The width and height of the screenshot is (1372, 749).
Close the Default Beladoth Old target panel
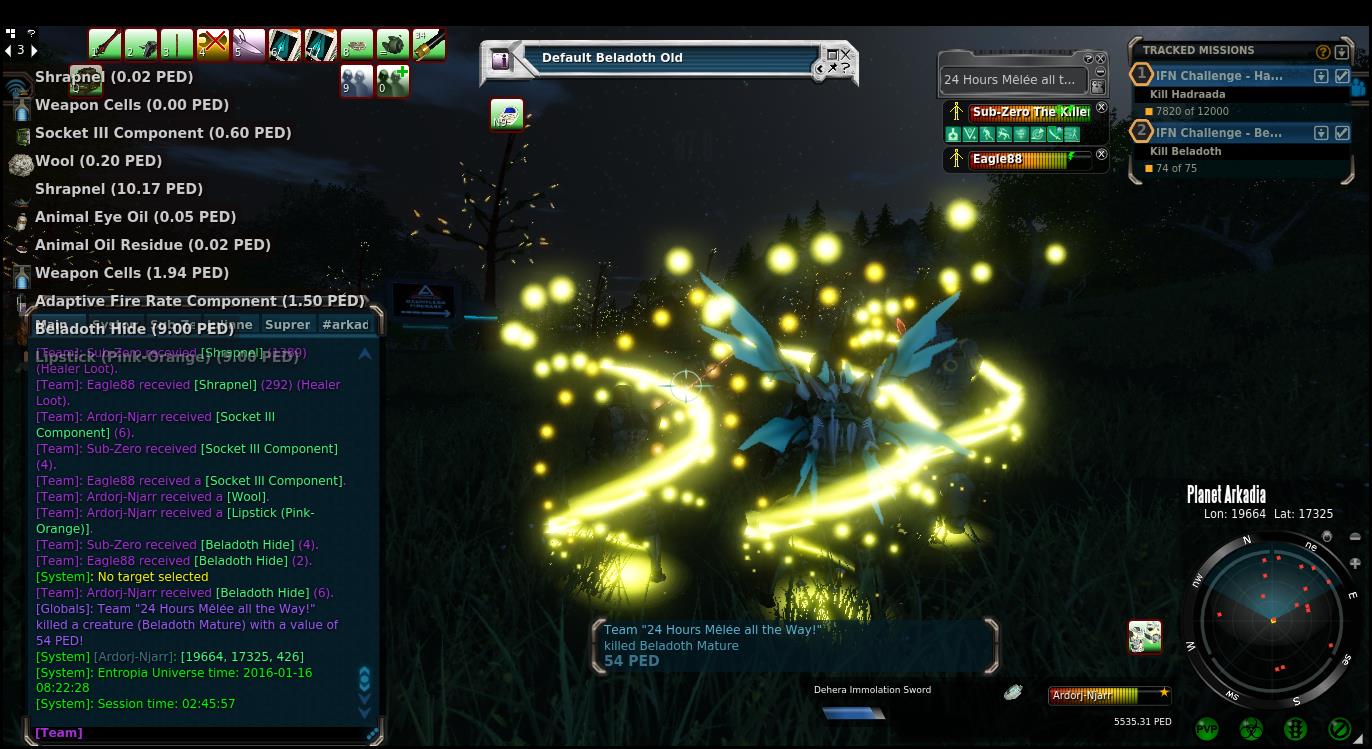pyautogui.click(x=845, y=55)
